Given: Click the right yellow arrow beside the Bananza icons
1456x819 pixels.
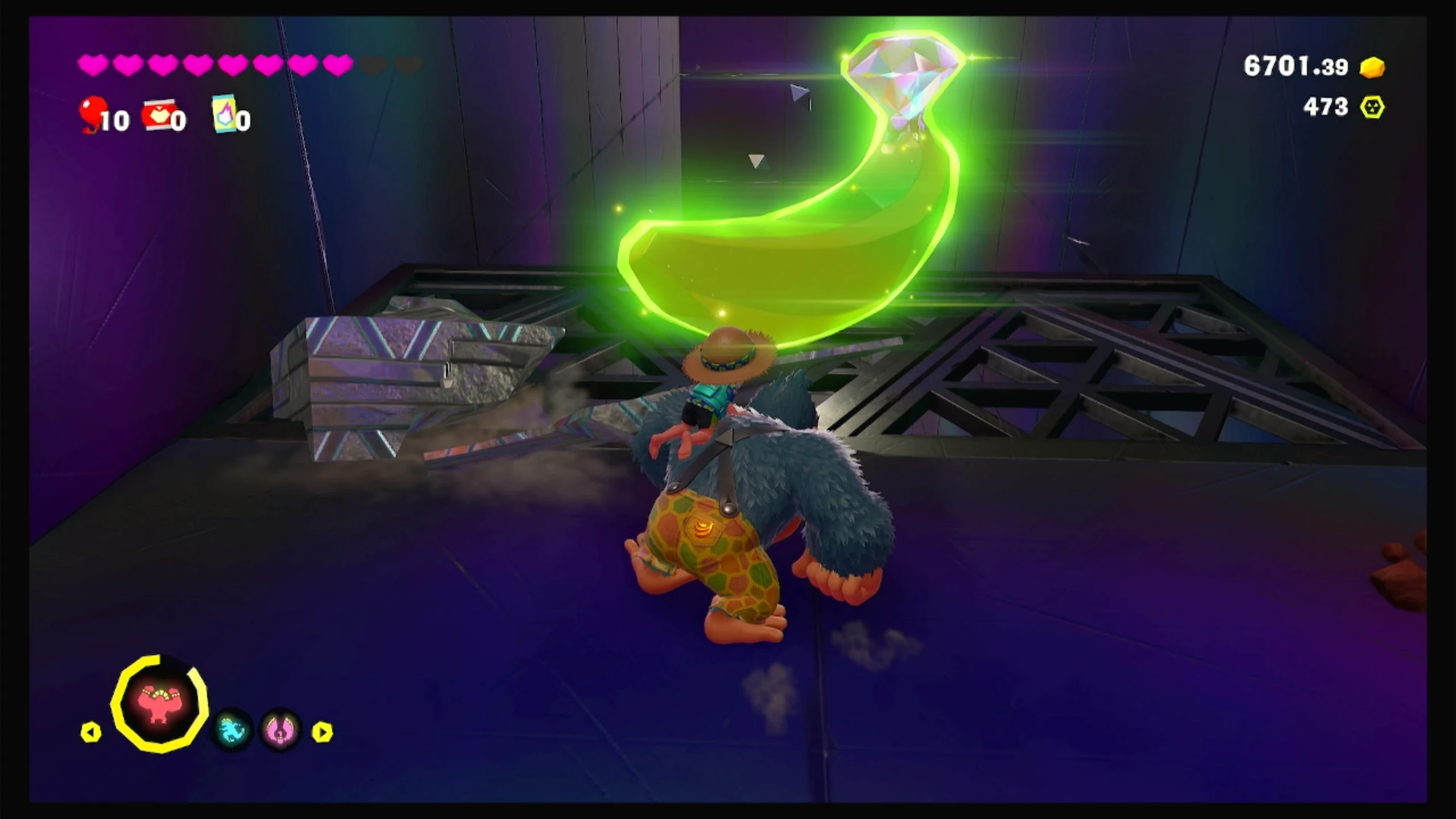Looking at the screenshot, I should click(322, 732).
